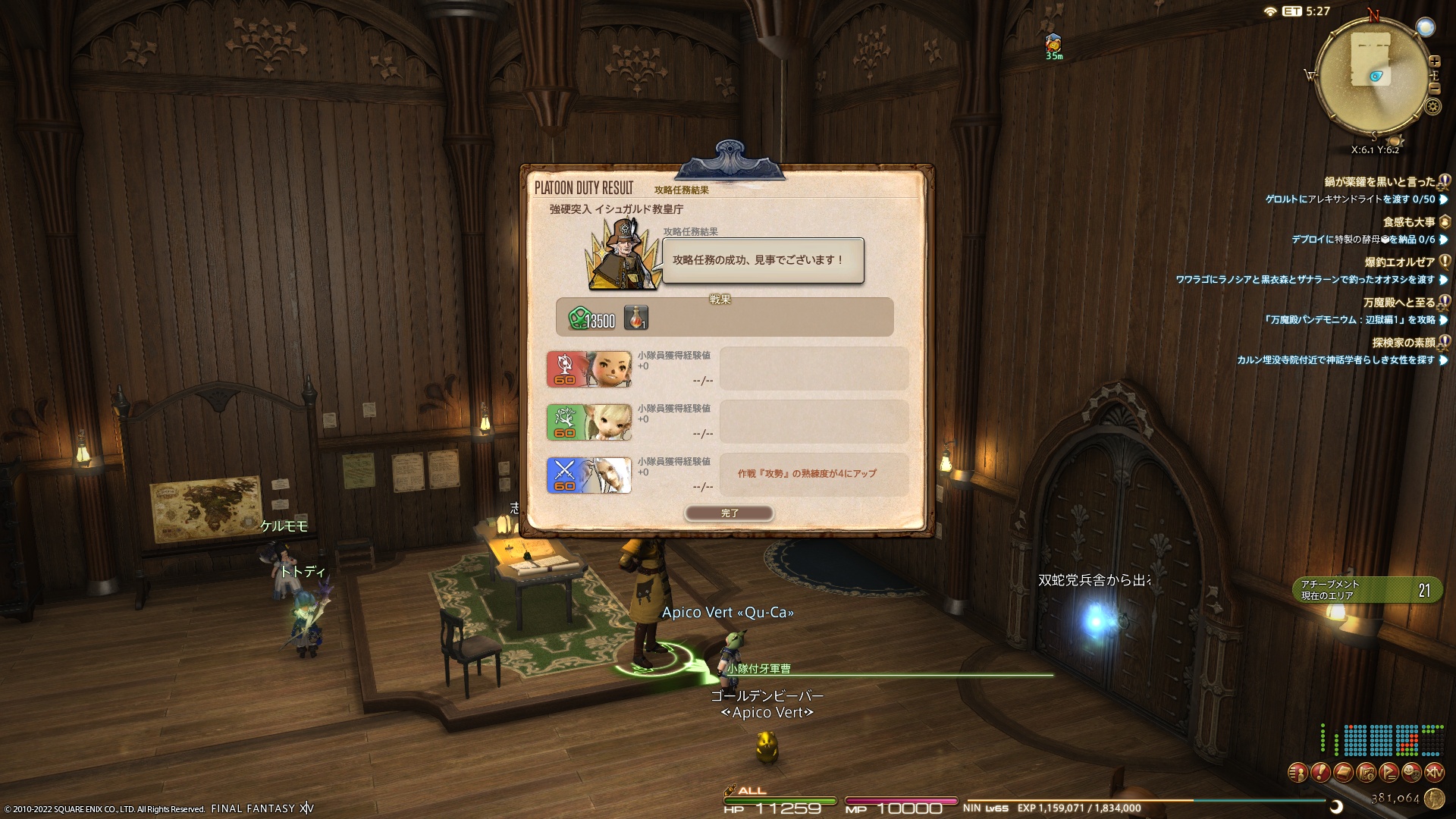
Task: Open the minimap
Action: [1373, 76]
